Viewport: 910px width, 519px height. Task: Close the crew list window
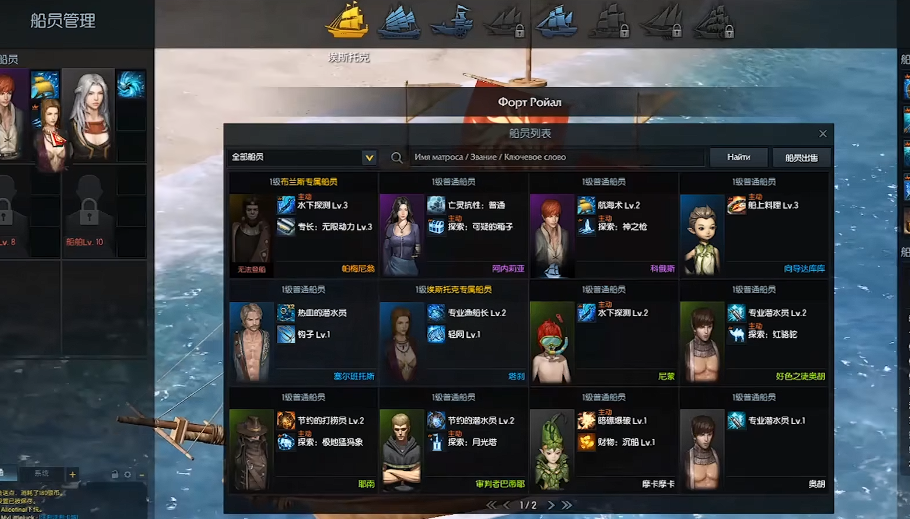(x=823, y=134)
